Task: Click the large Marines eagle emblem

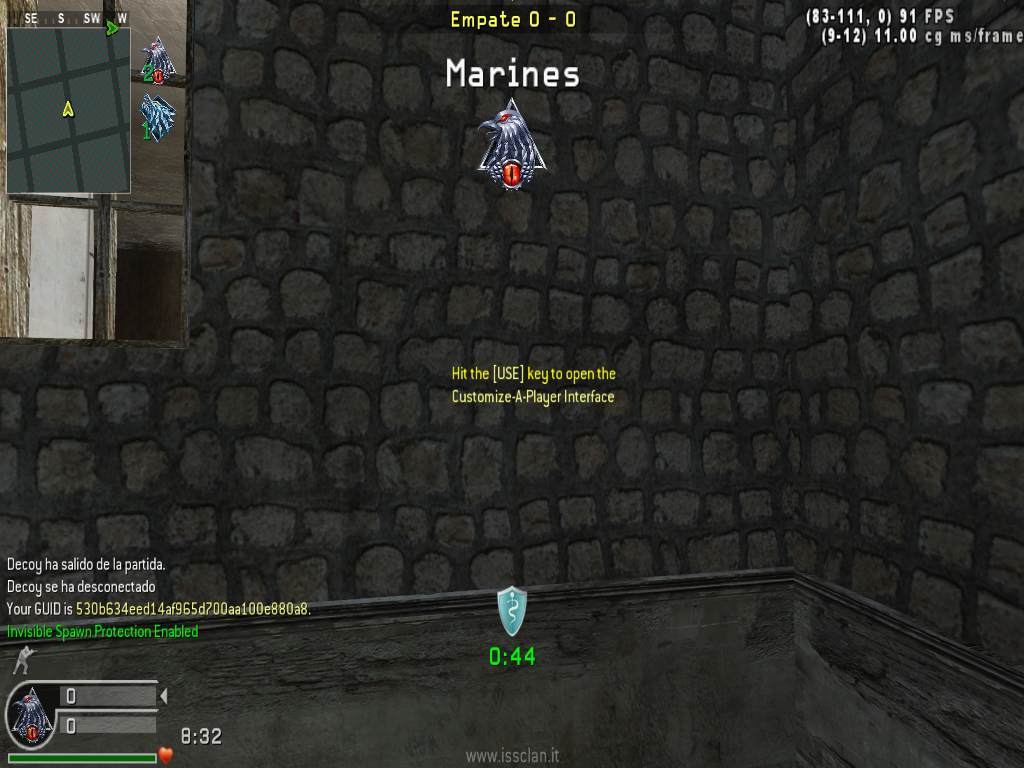Action: [511, 144]
